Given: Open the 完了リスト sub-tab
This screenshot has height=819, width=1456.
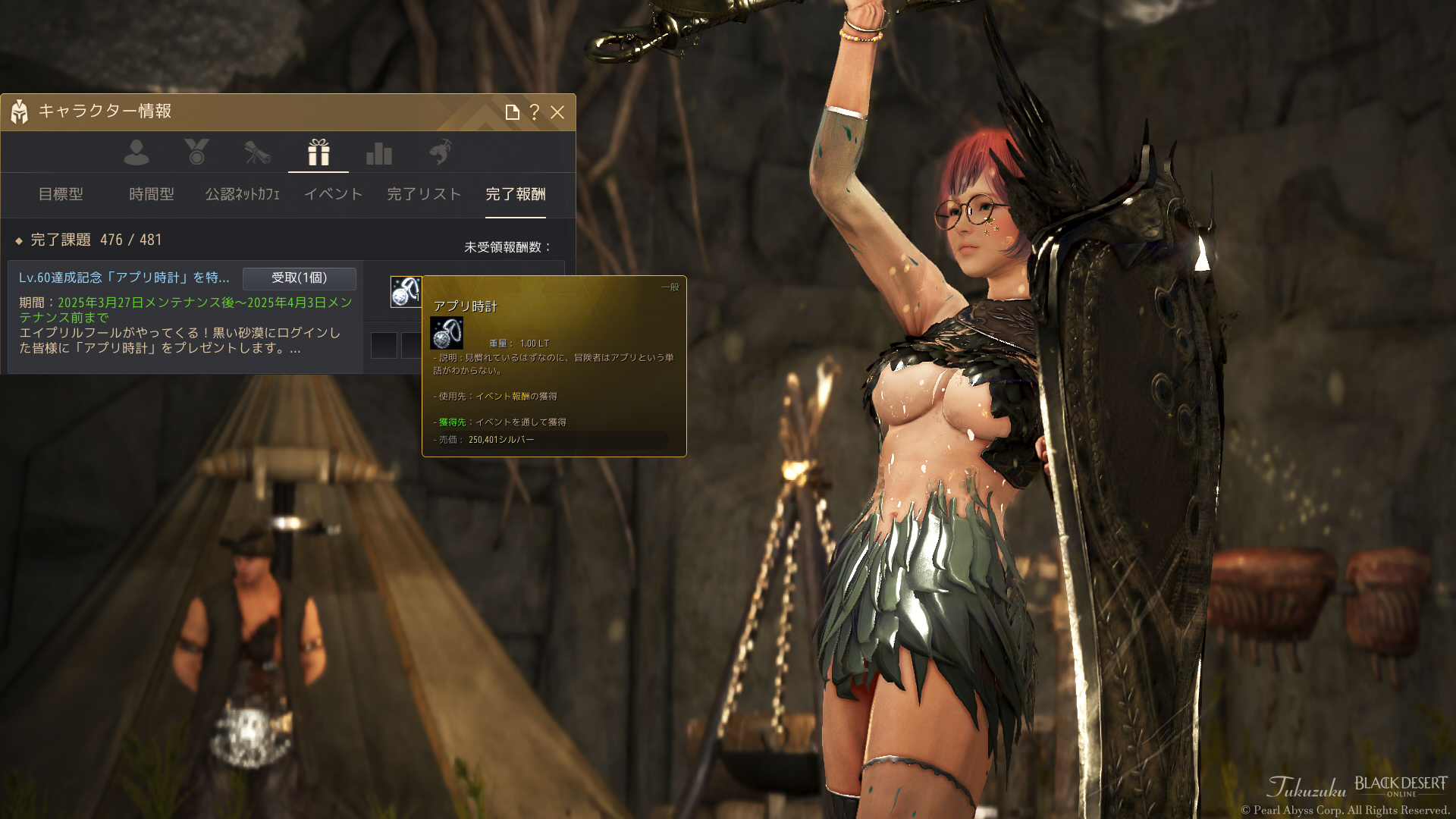Looking at the screenshot, I should point(424,194).
